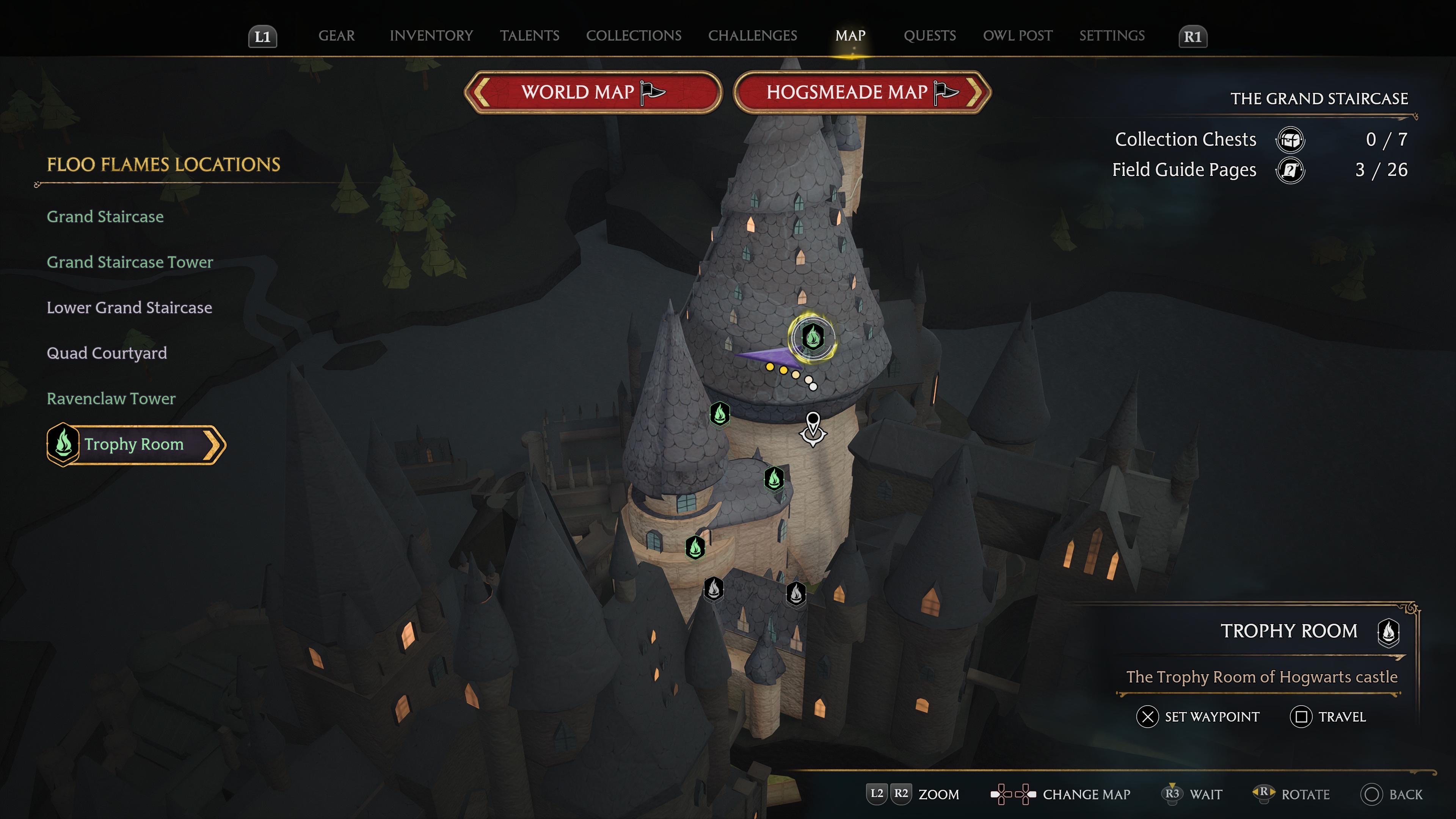Image resolution: width=1456 pixels, height=819 pixels.
Task: Open the Settings tab
Action: tap(1111, 36)
